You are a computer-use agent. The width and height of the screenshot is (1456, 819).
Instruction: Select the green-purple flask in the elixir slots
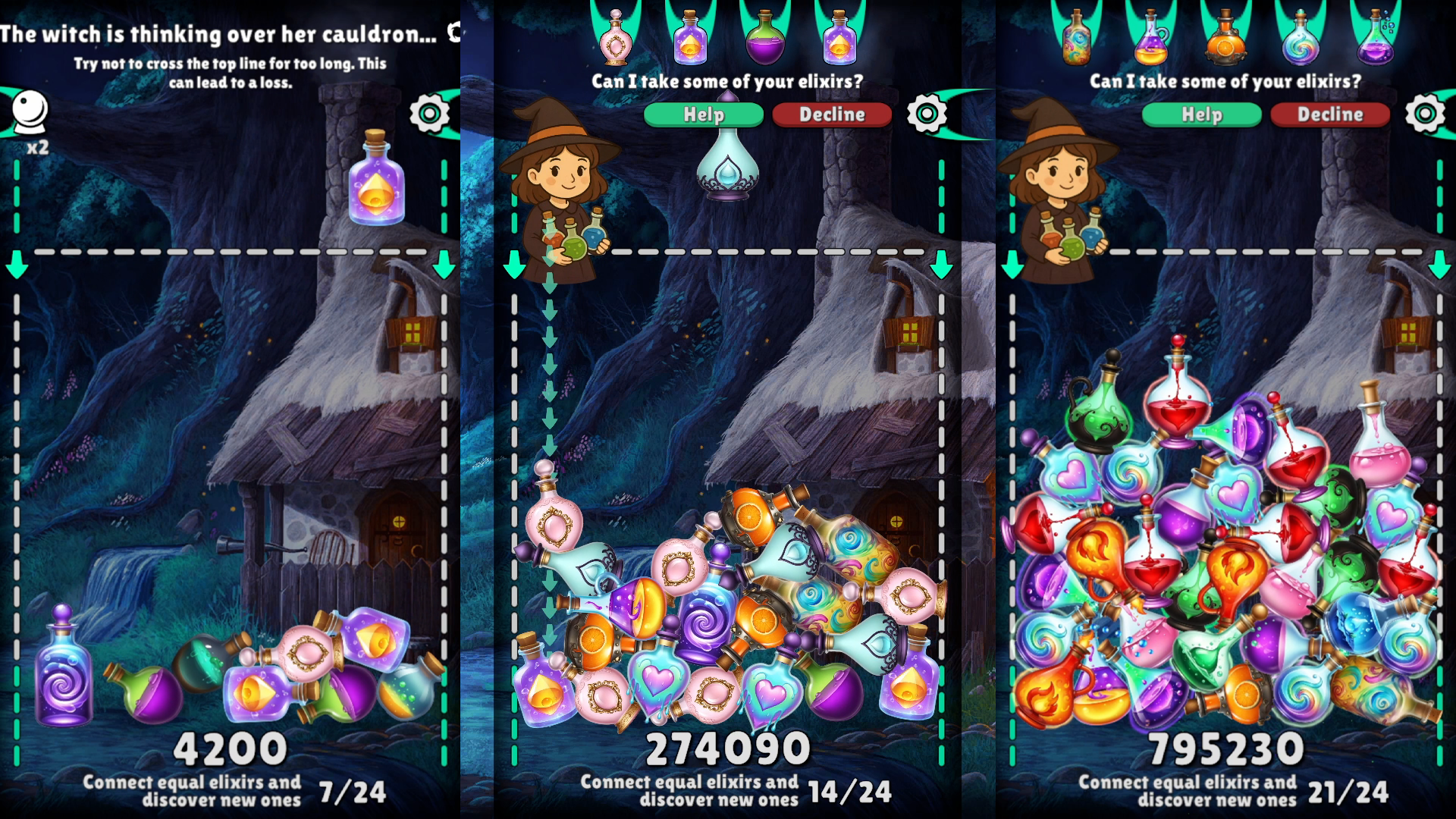(766, 42)
